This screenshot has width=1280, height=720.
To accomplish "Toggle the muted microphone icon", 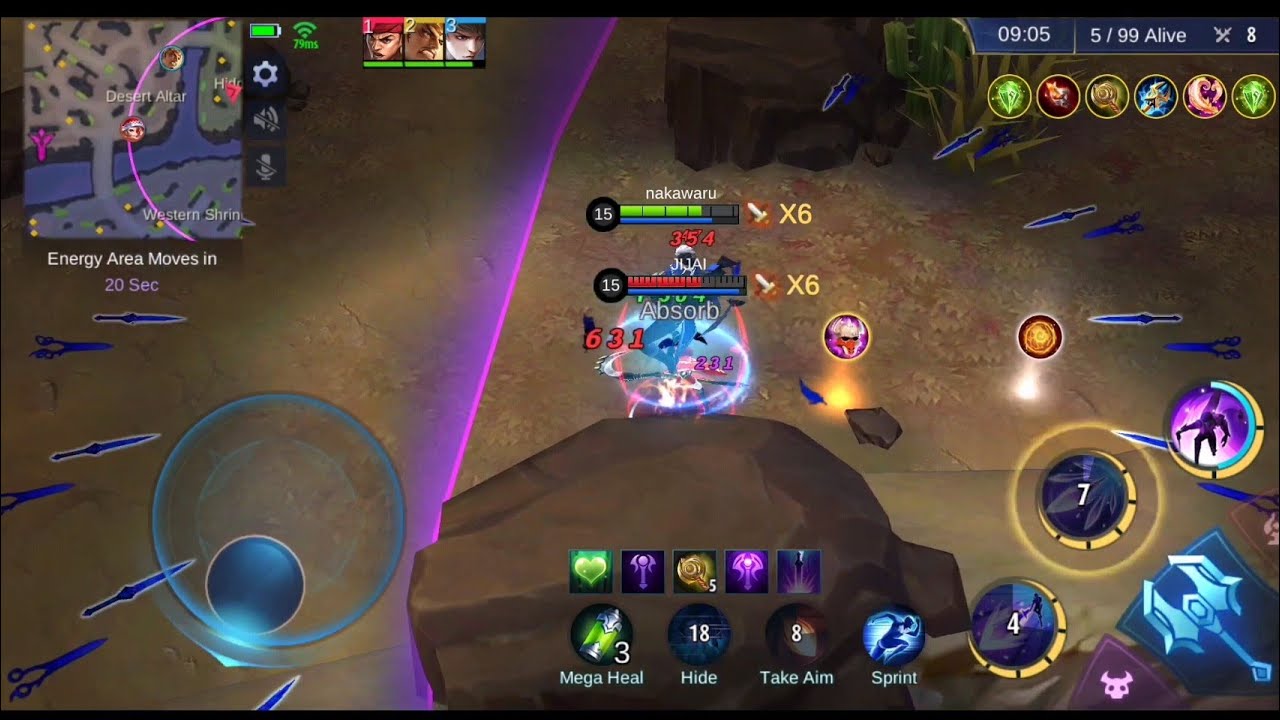I will [x=265, y=168].
